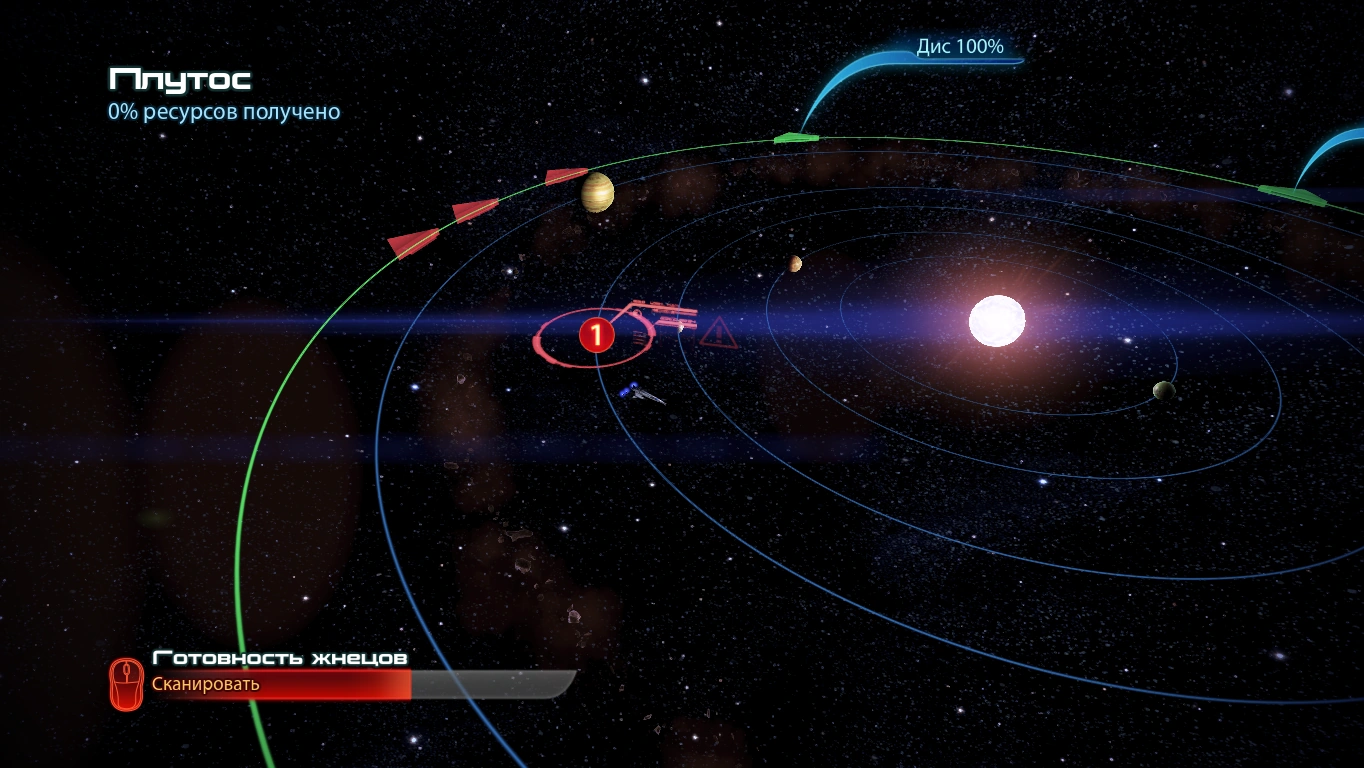The width and height of the screenshot is (1364, 768).
Task: Choose the small orange planet
Action: click(x=795, y=263)
